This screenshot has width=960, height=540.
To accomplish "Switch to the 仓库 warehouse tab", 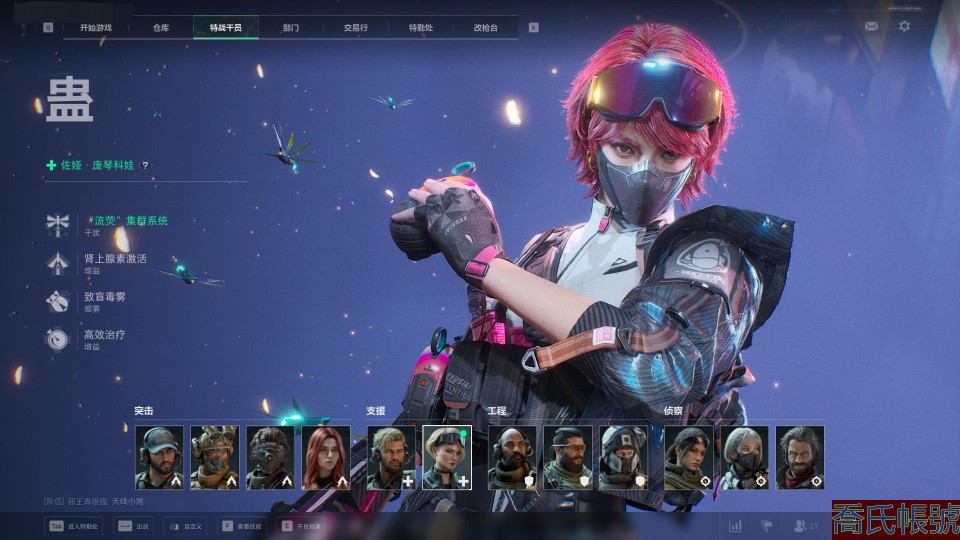I will (x=161, y=27).
